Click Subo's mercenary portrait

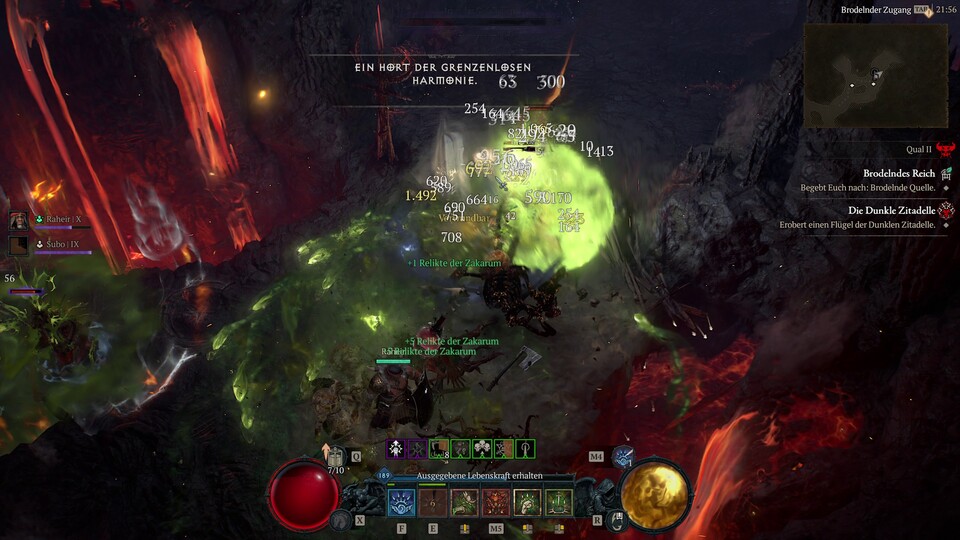pos(19,243)
